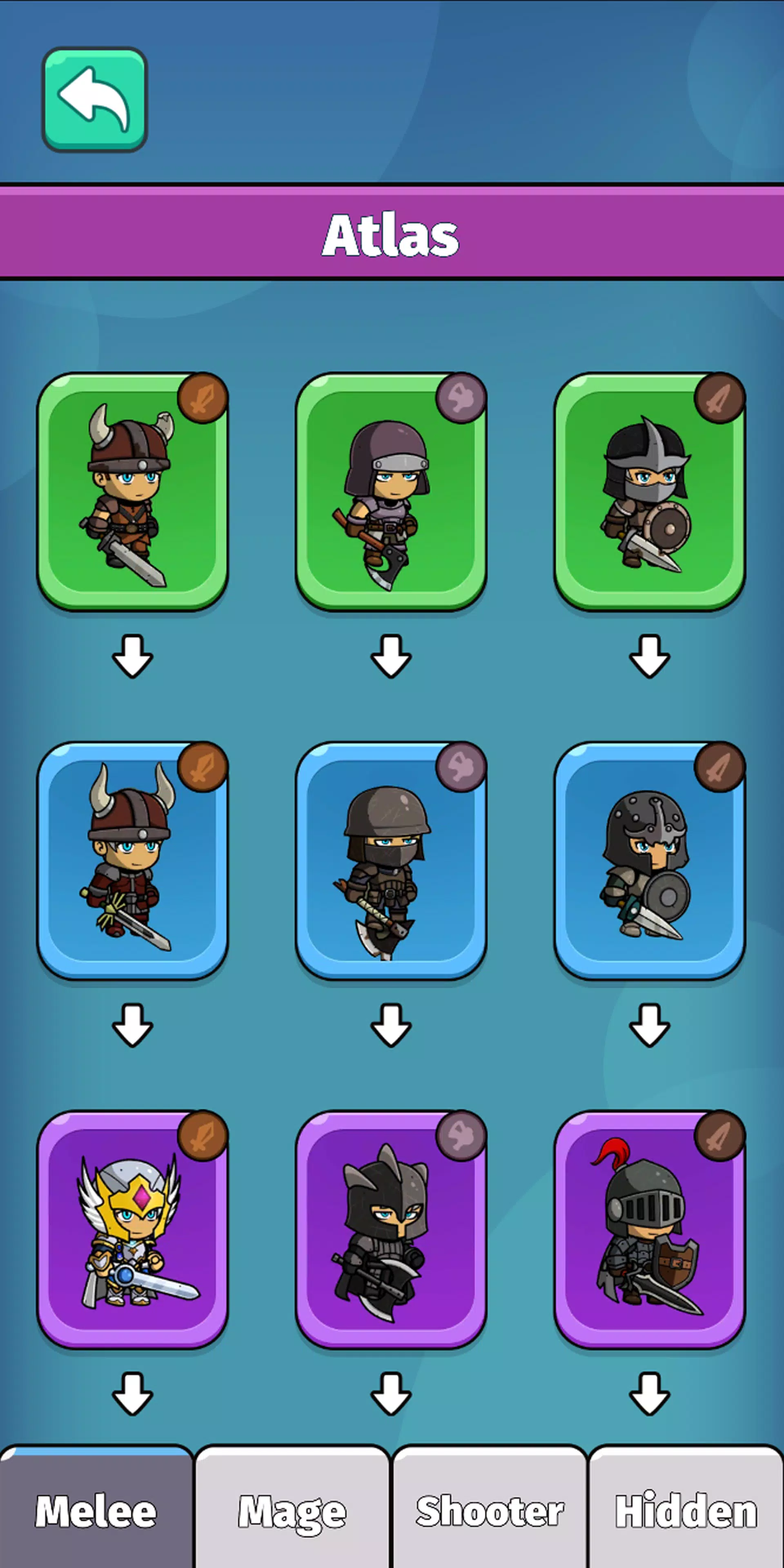Screen dimensions: 784x1568
Task: Open the Shooter tab
Action: [x=490, y=1510]
